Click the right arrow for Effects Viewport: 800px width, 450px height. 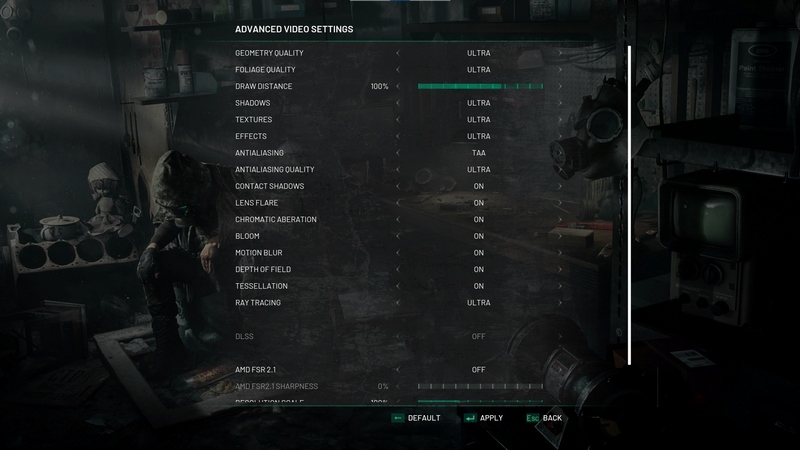(x=560, y=136)
